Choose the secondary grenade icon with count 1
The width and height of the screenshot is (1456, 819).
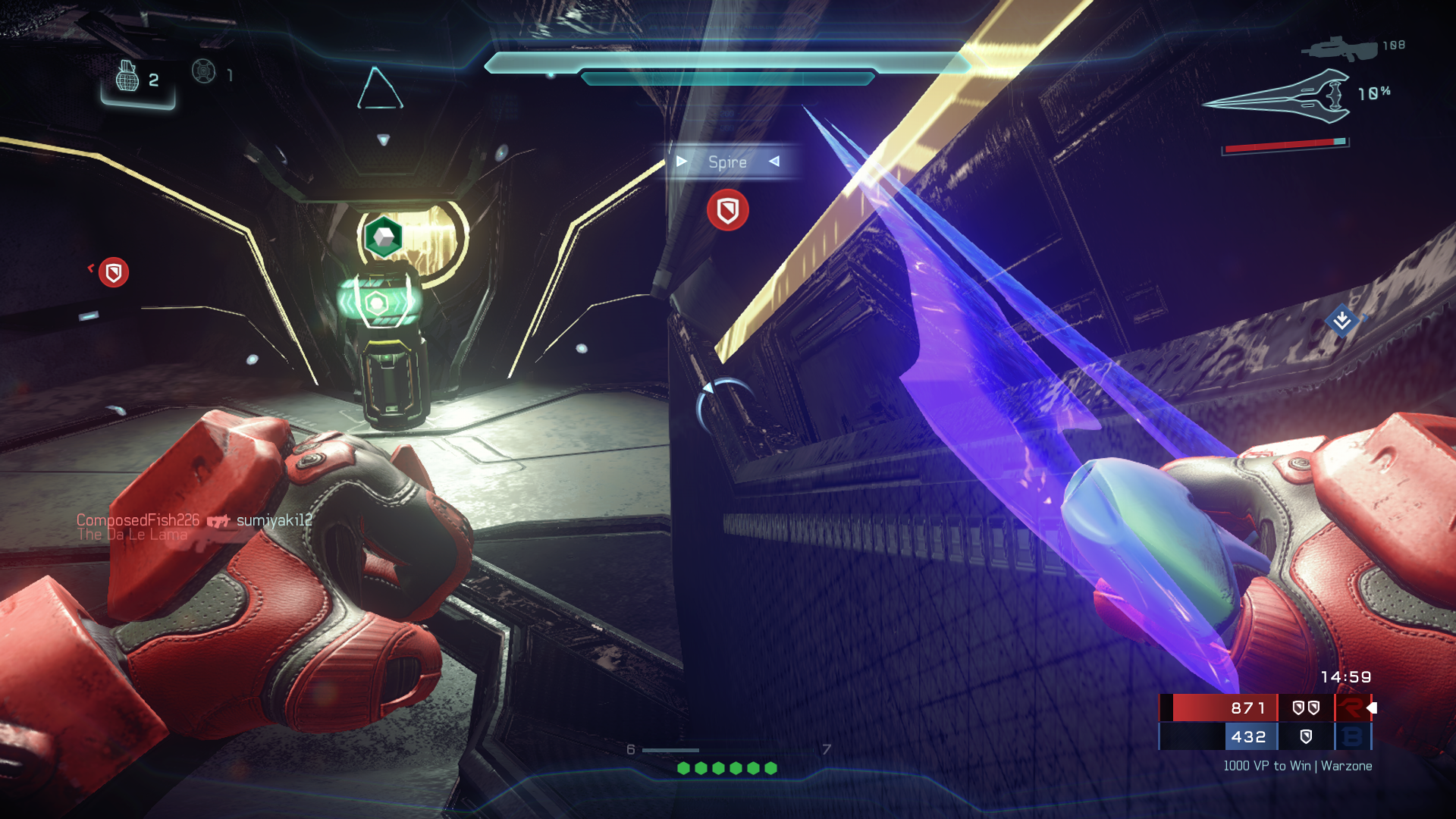[204, 72]
